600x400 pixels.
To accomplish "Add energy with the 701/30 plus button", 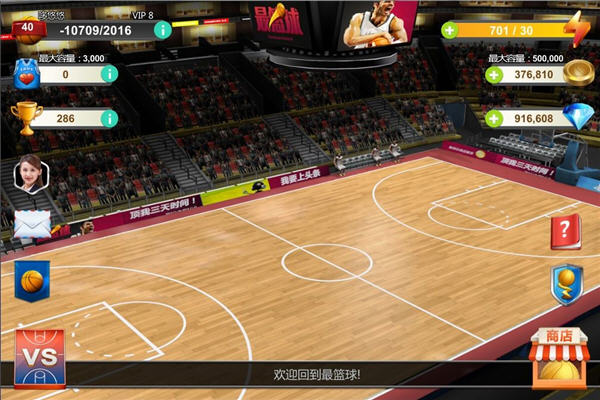I will pyautogui.click(x=449, y=30).
